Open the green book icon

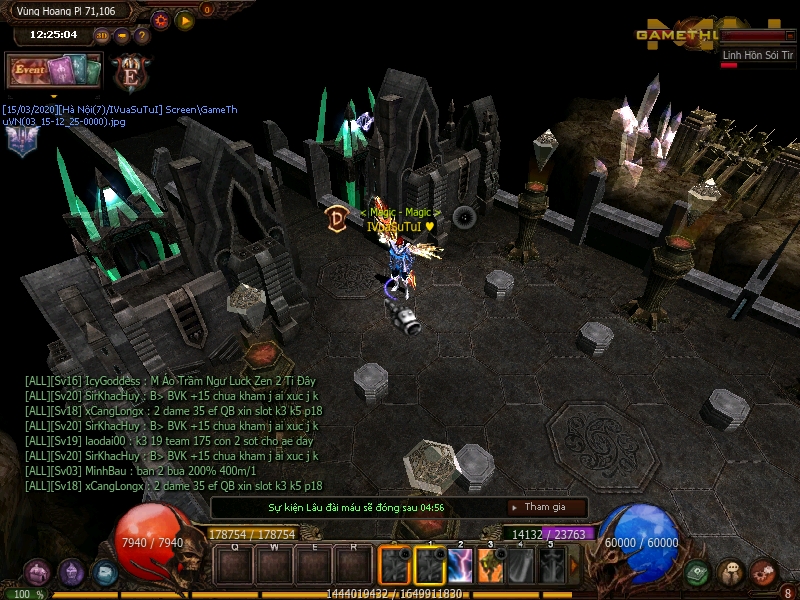(x=698, y=573)
